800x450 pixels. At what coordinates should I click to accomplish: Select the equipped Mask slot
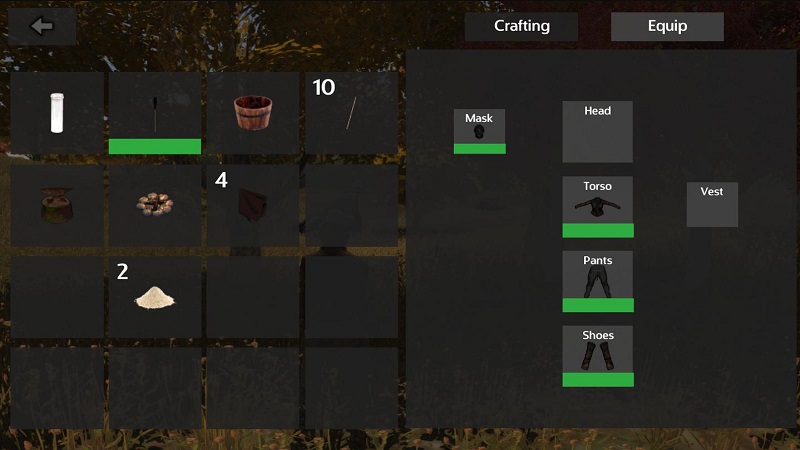click(x=479, y=131)
